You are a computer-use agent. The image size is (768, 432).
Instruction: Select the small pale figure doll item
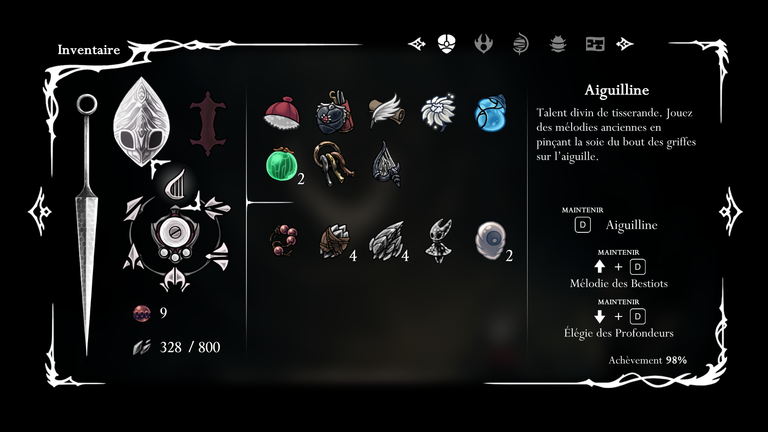pos(439,241)
